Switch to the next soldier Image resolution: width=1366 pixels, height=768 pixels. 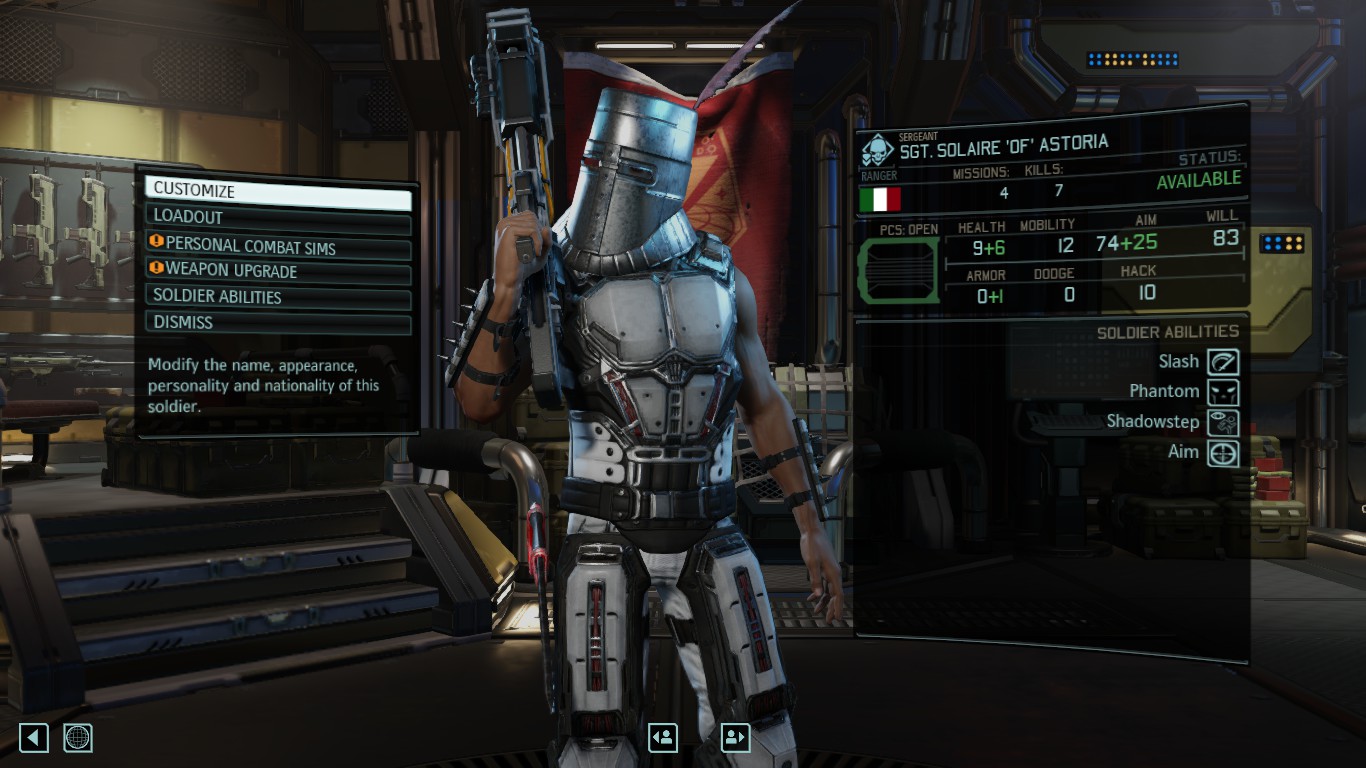point(736,738)
